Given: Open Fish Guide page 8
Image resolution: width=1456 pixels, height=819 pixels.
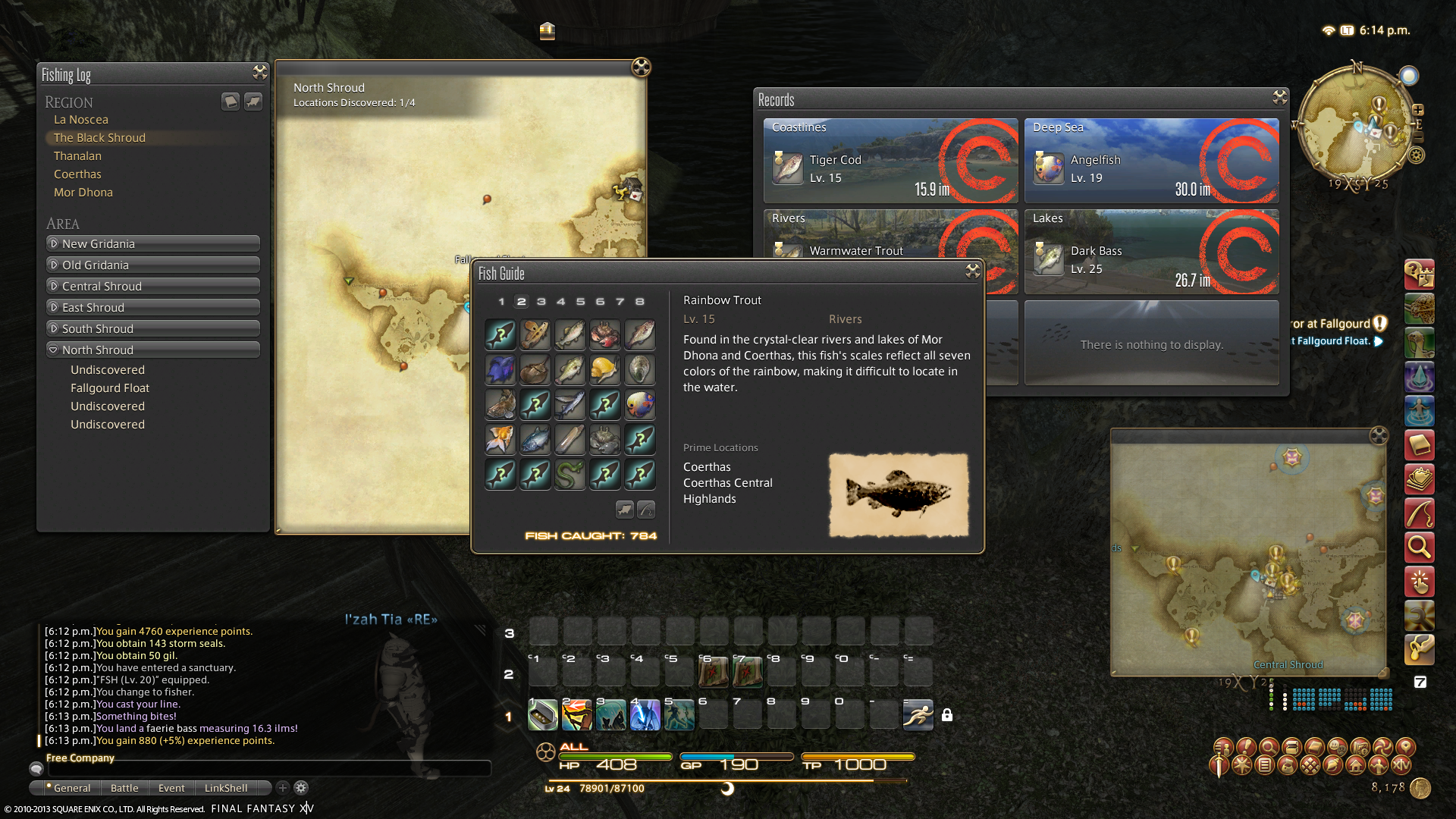Looking at the screenshot, I should [x=640, y=302].
